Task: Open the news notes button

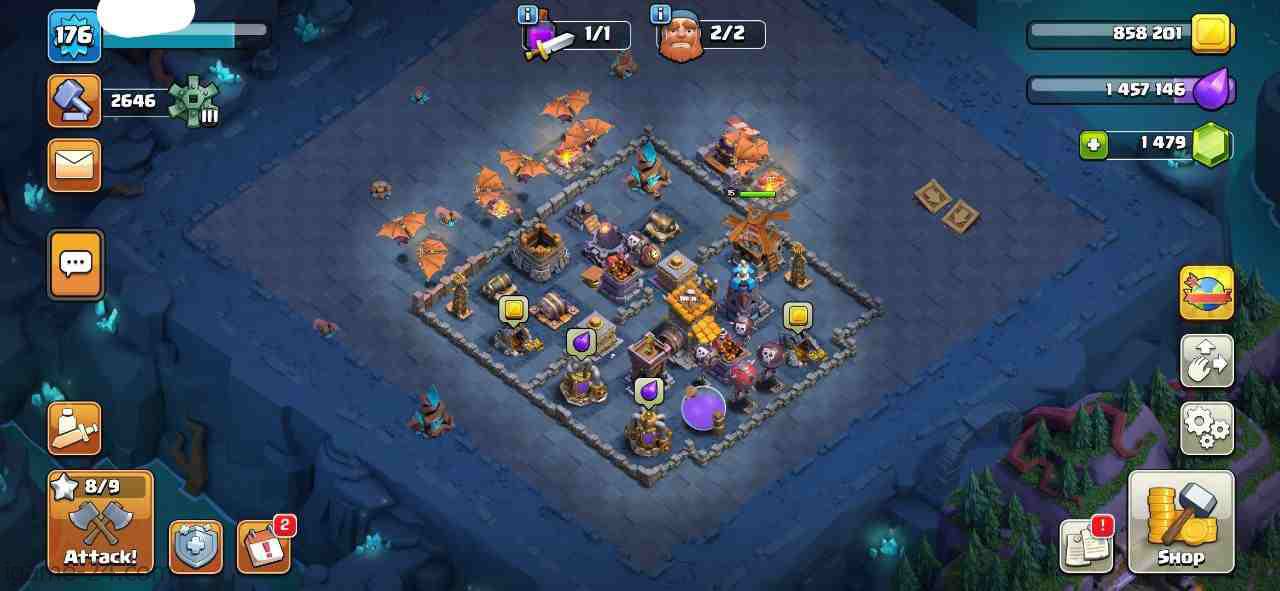Action: coord(1087,547)
